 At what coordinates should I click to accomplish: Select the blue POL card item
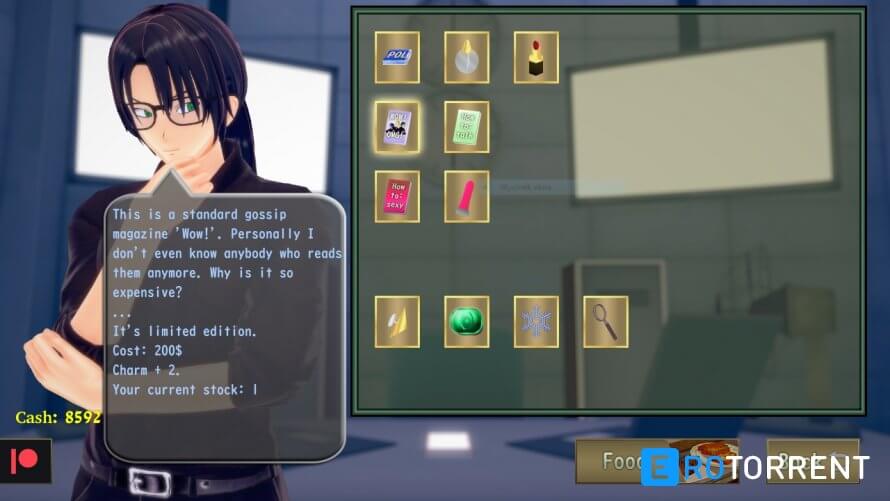click(x=397, y=57)
